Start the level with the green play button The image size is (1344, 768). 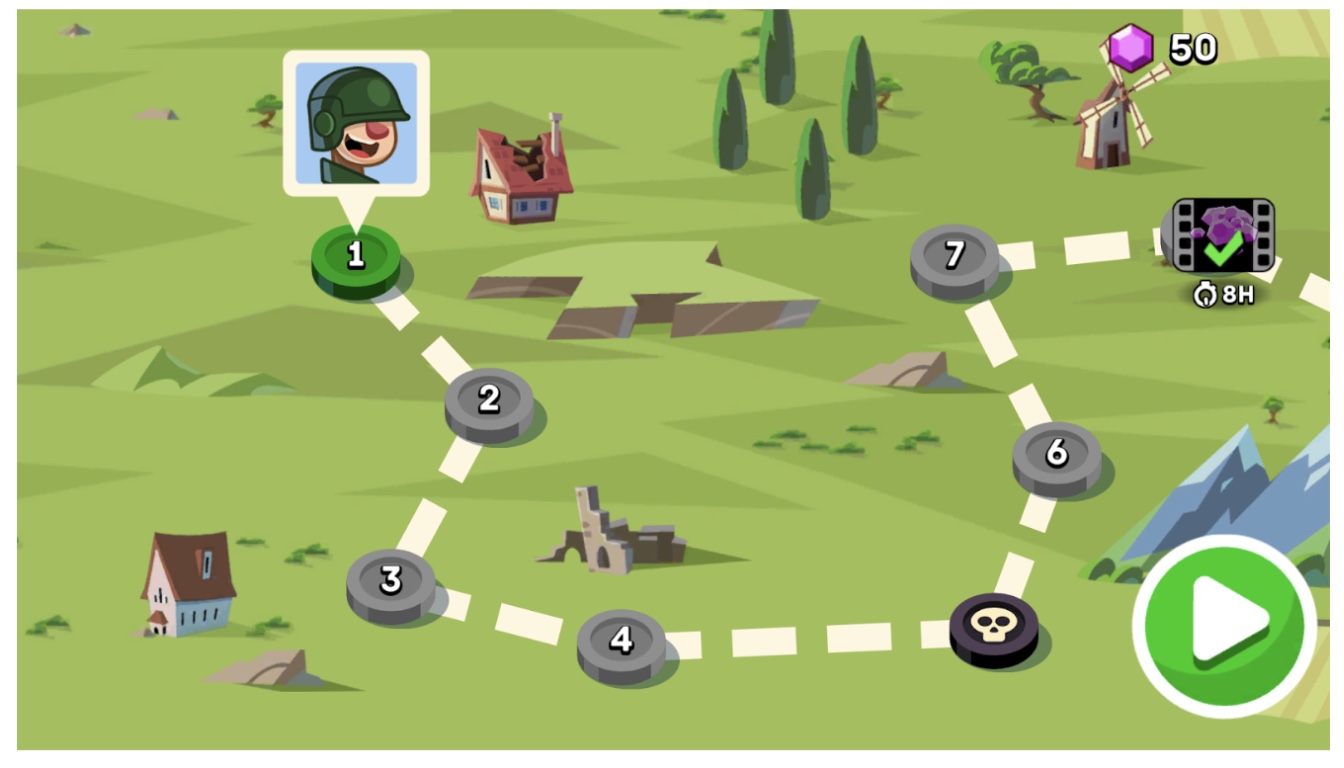pyautogui.click(x=1224, y=625)
